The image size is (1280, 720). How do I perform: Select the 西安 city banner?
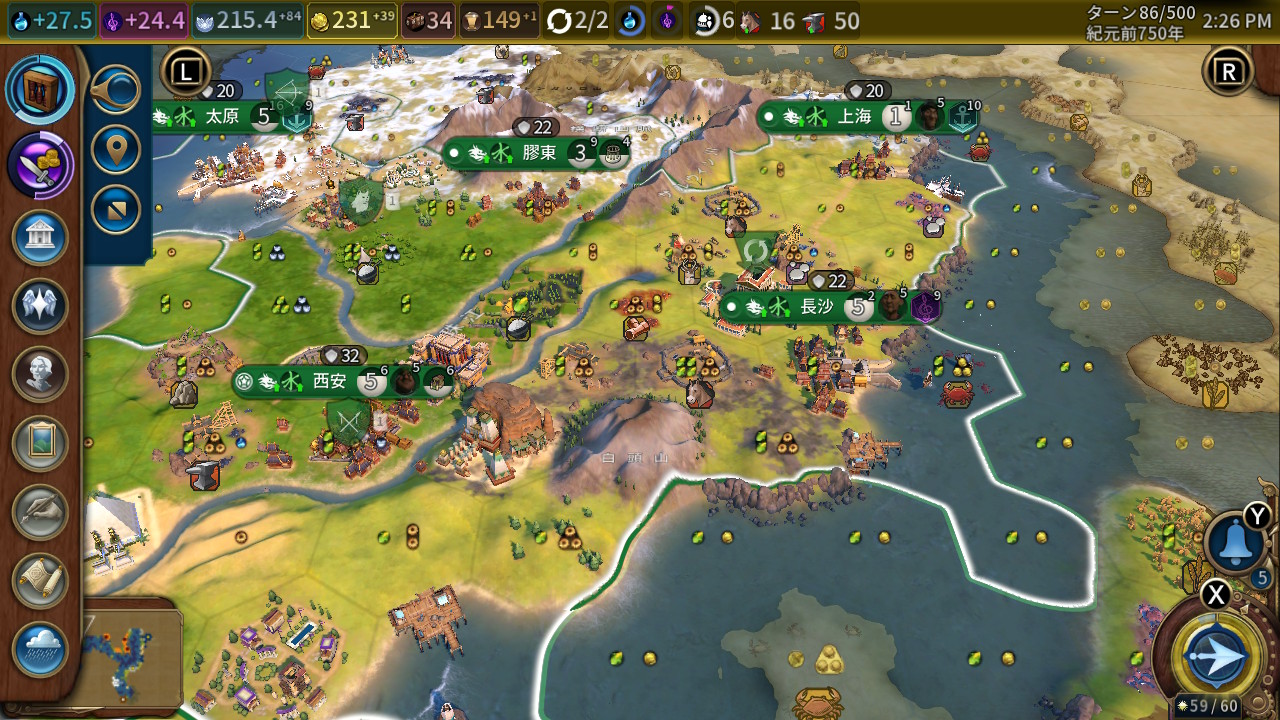[329, 381]
